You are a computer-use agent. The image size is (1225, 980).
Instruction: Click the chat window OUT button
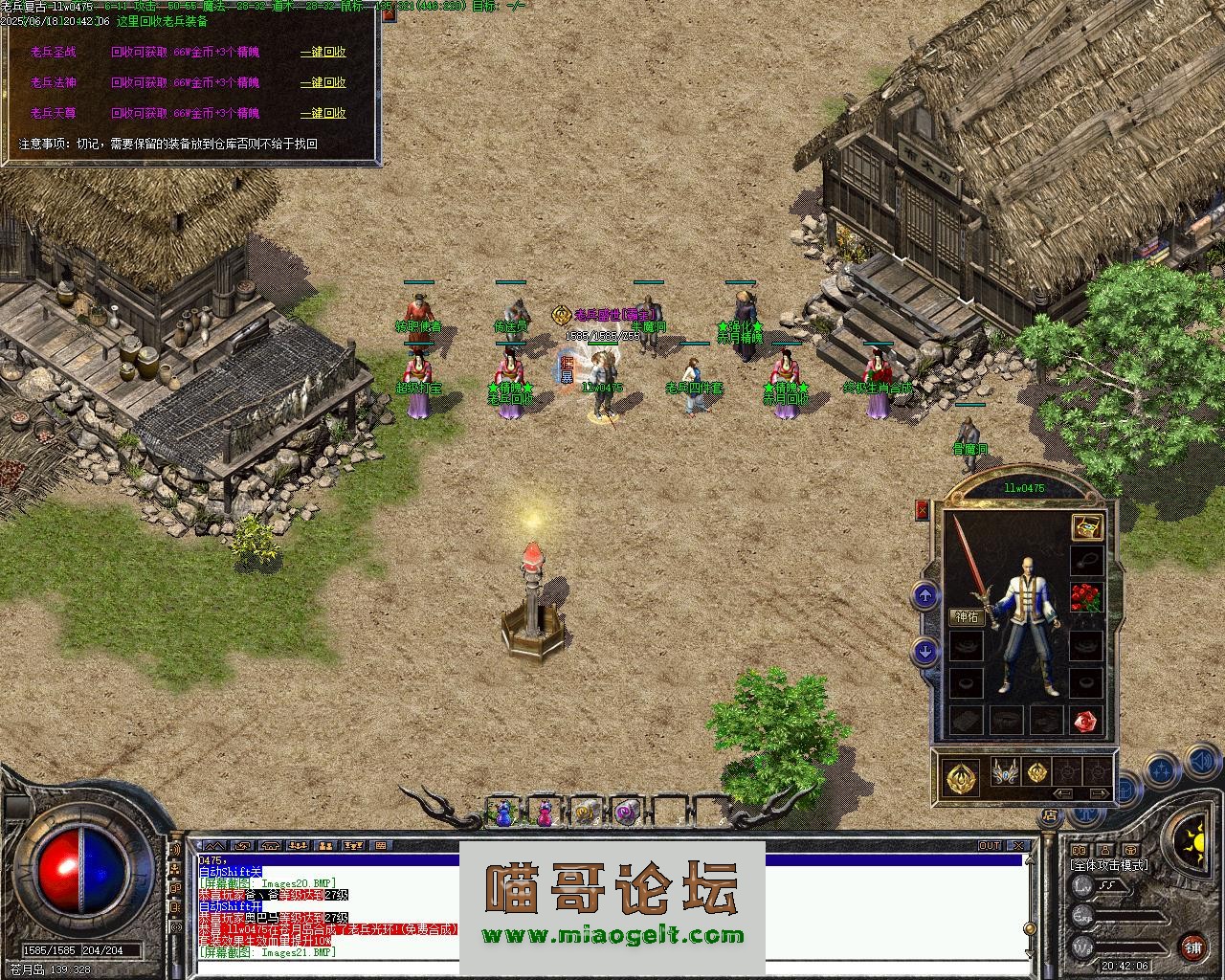(990, 846)
